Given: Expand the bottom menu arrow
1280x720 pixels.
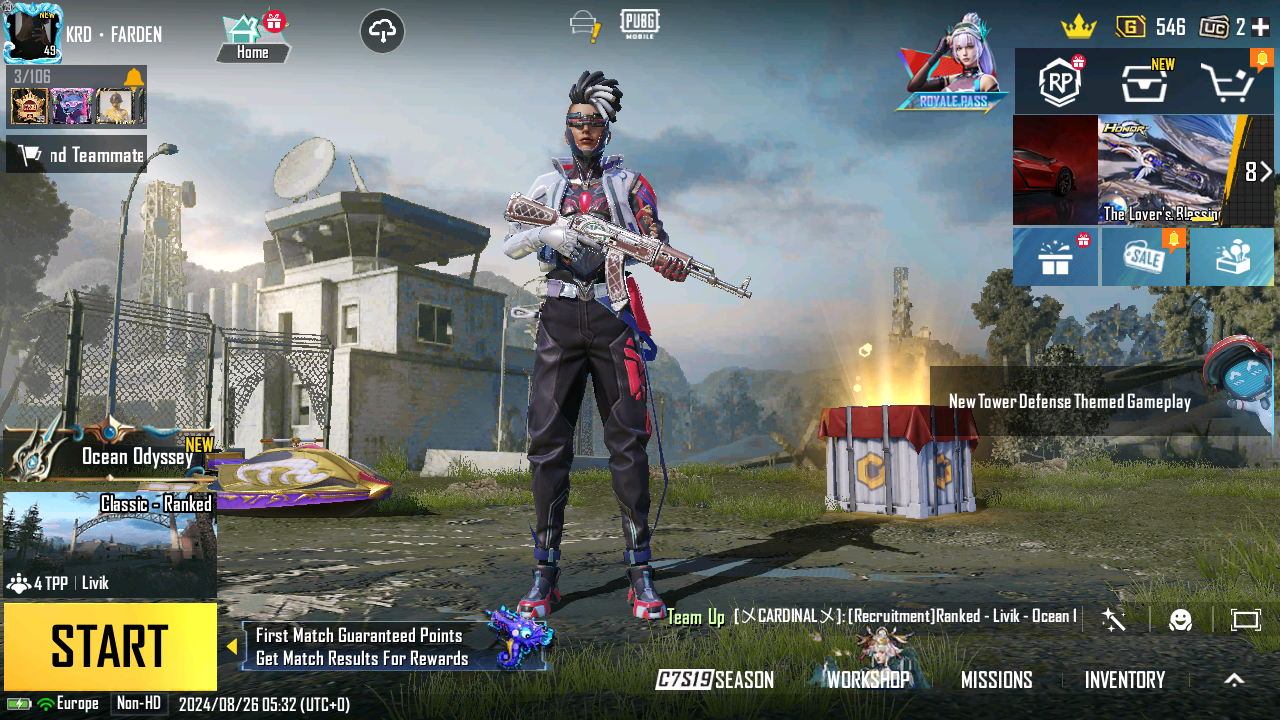Looking at the screenshot, I should coord(1235,680).
